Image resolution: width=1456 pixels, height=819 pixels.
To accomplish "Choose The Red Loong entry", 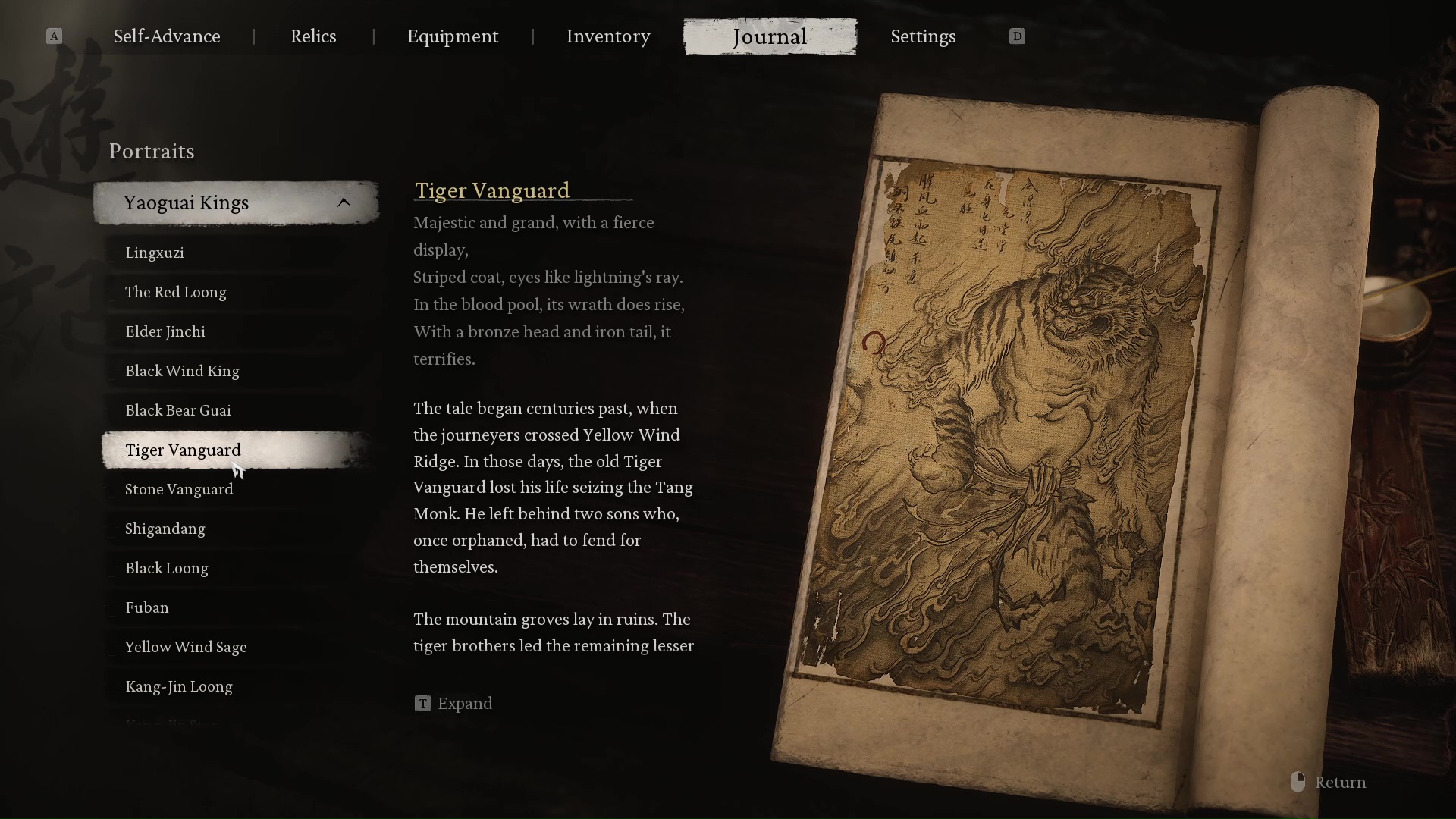I will click(x=176, y=292).
